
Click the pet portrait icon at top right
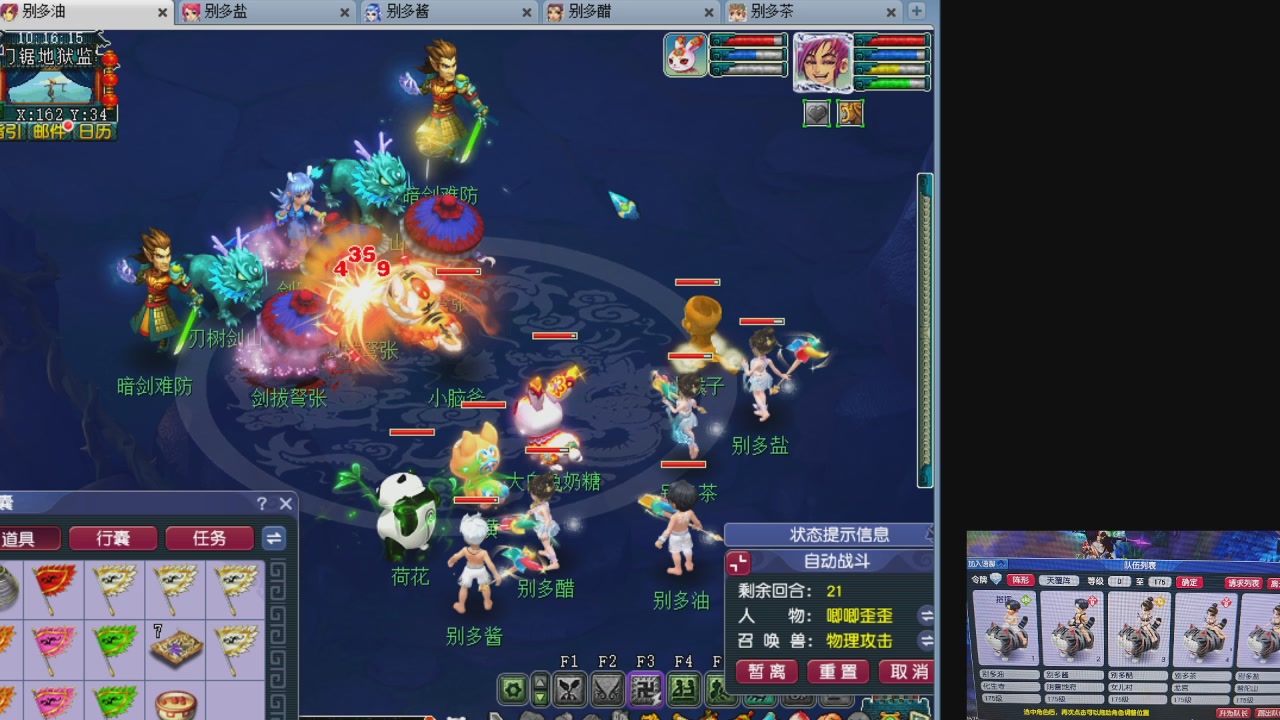click(x=684, y=54)
